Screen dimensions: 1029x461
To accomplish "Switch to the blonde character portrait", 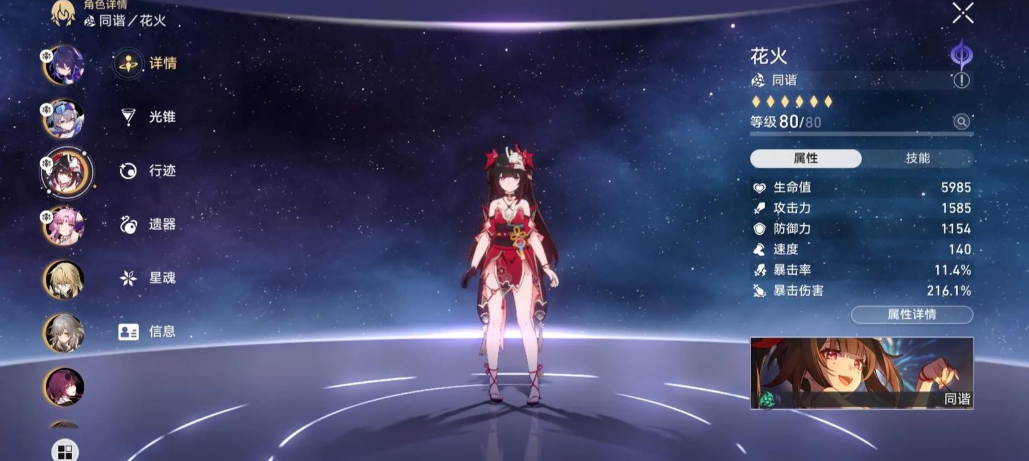I will pyautogui.click(x=64, y=279).
